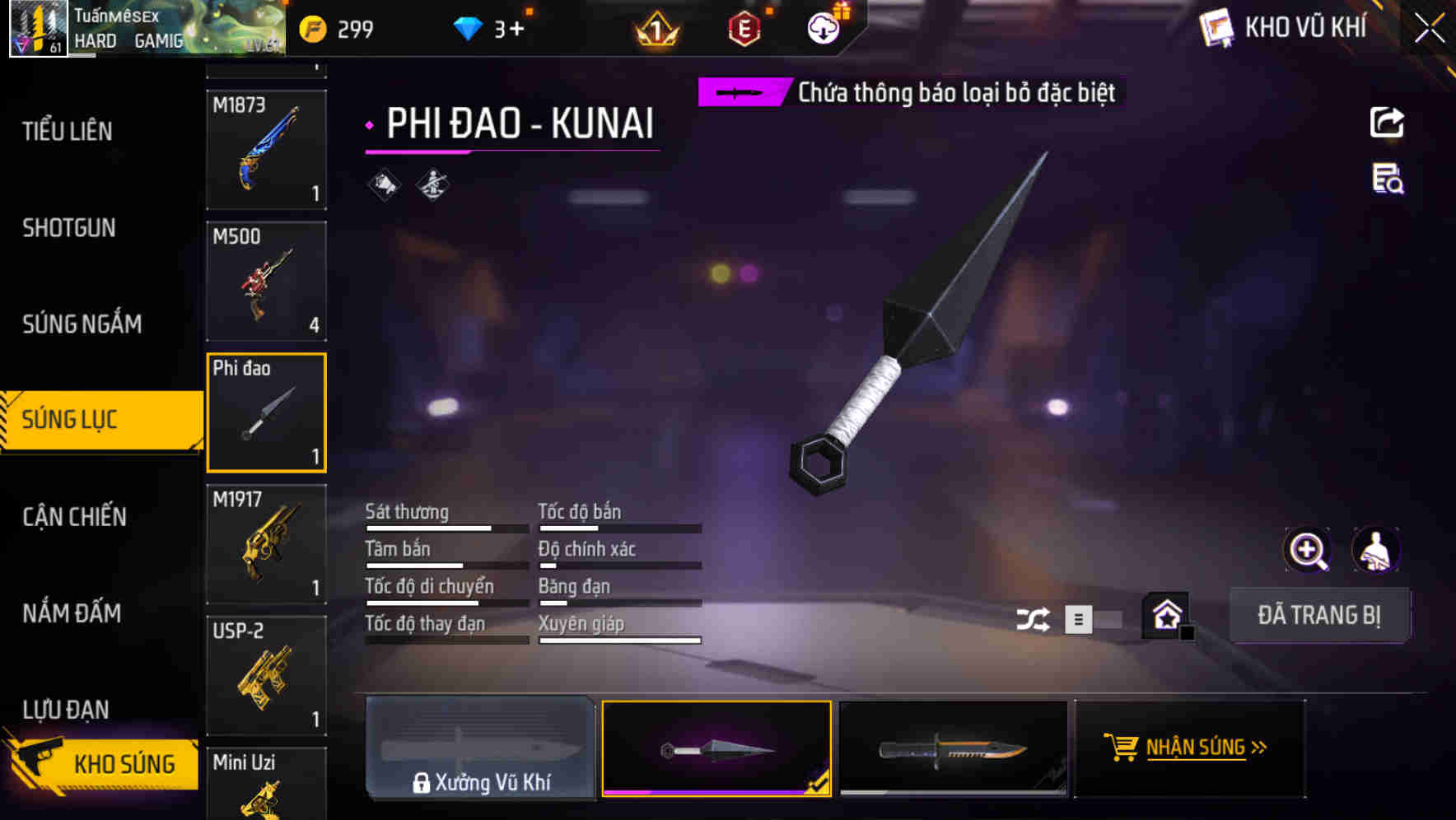
Task: Open the CẬN CHIẾN category
Action: pos(74,517)
